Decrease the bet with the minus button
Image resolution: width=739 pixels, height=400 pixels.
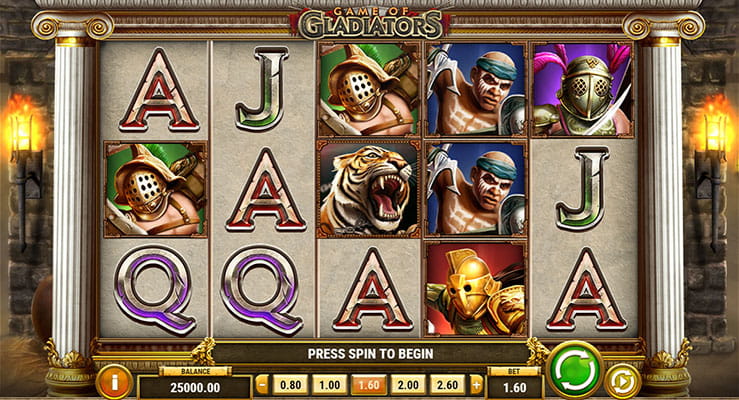point(262,385)
